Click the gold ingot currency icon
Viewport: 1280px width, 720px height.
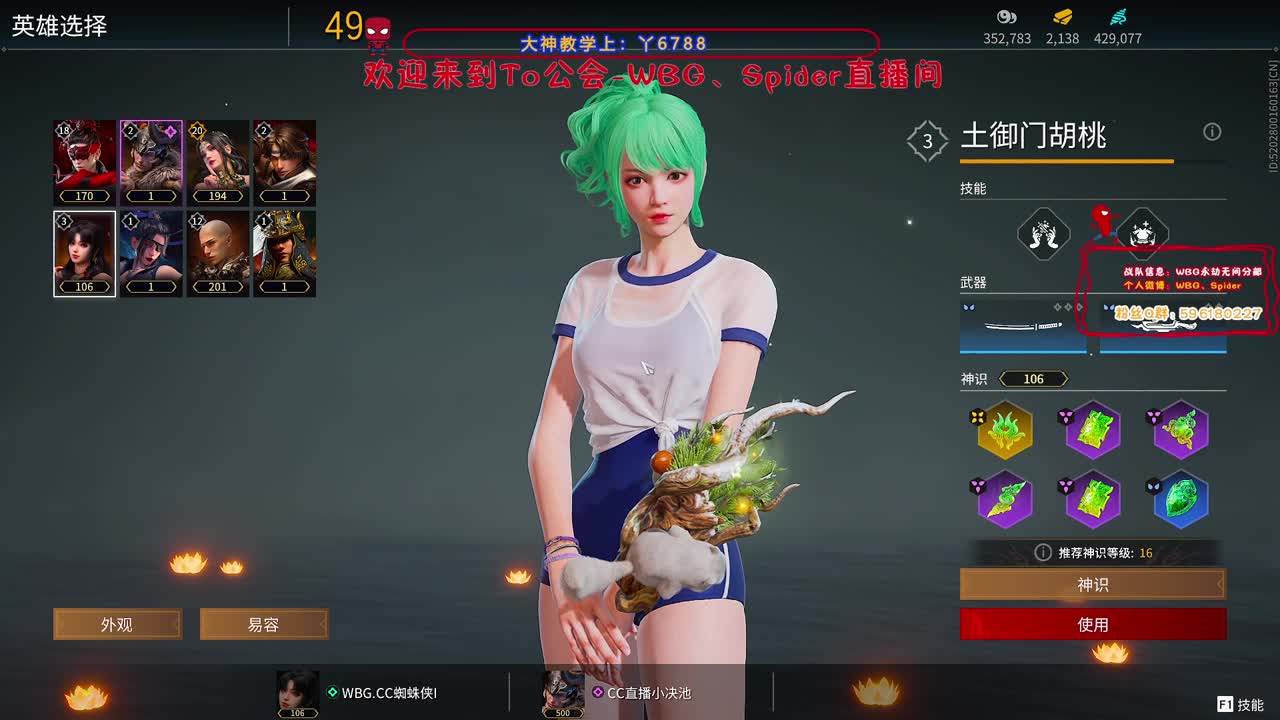click(x=1062, y=17)
